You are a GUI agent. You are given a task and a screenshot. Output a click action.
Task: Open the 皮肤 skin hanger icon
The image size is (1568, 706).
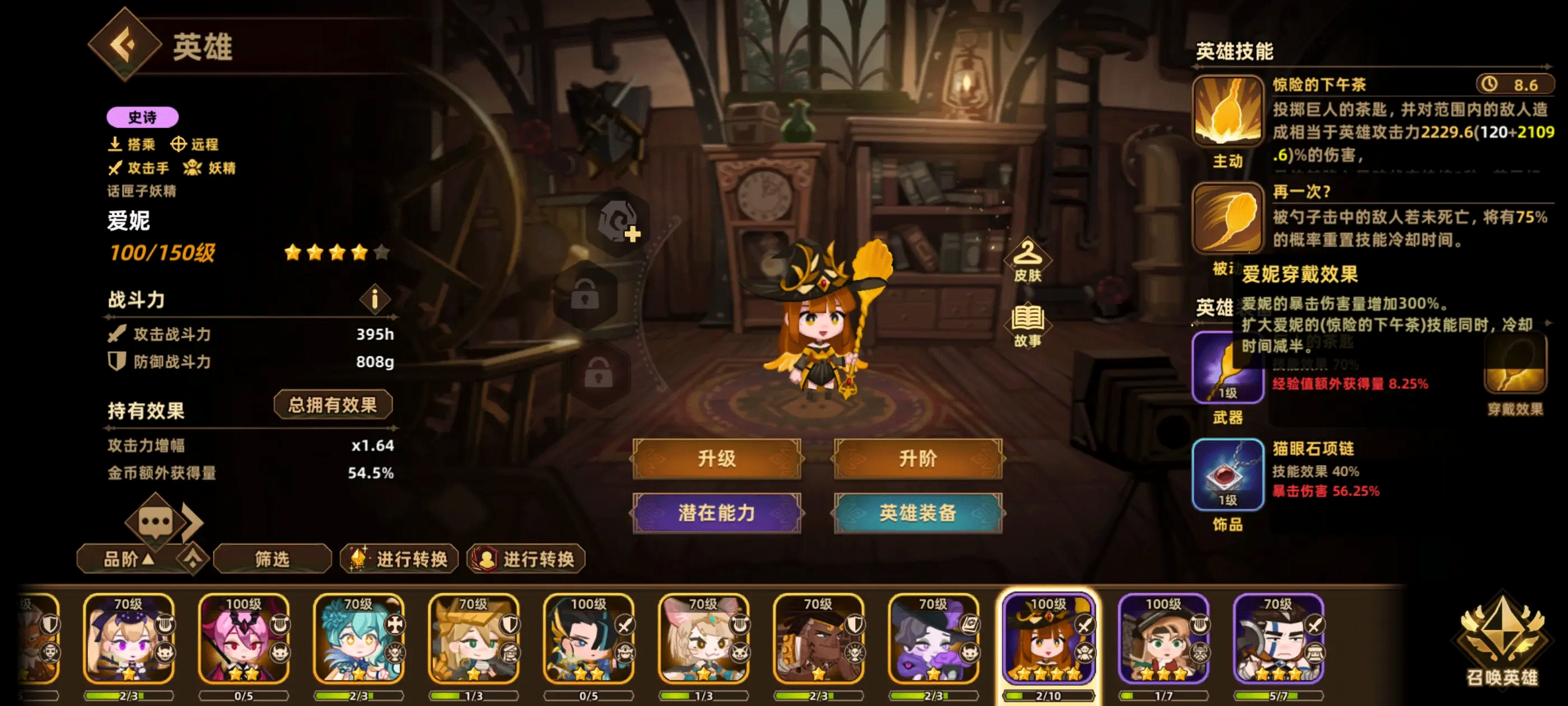1028,260
